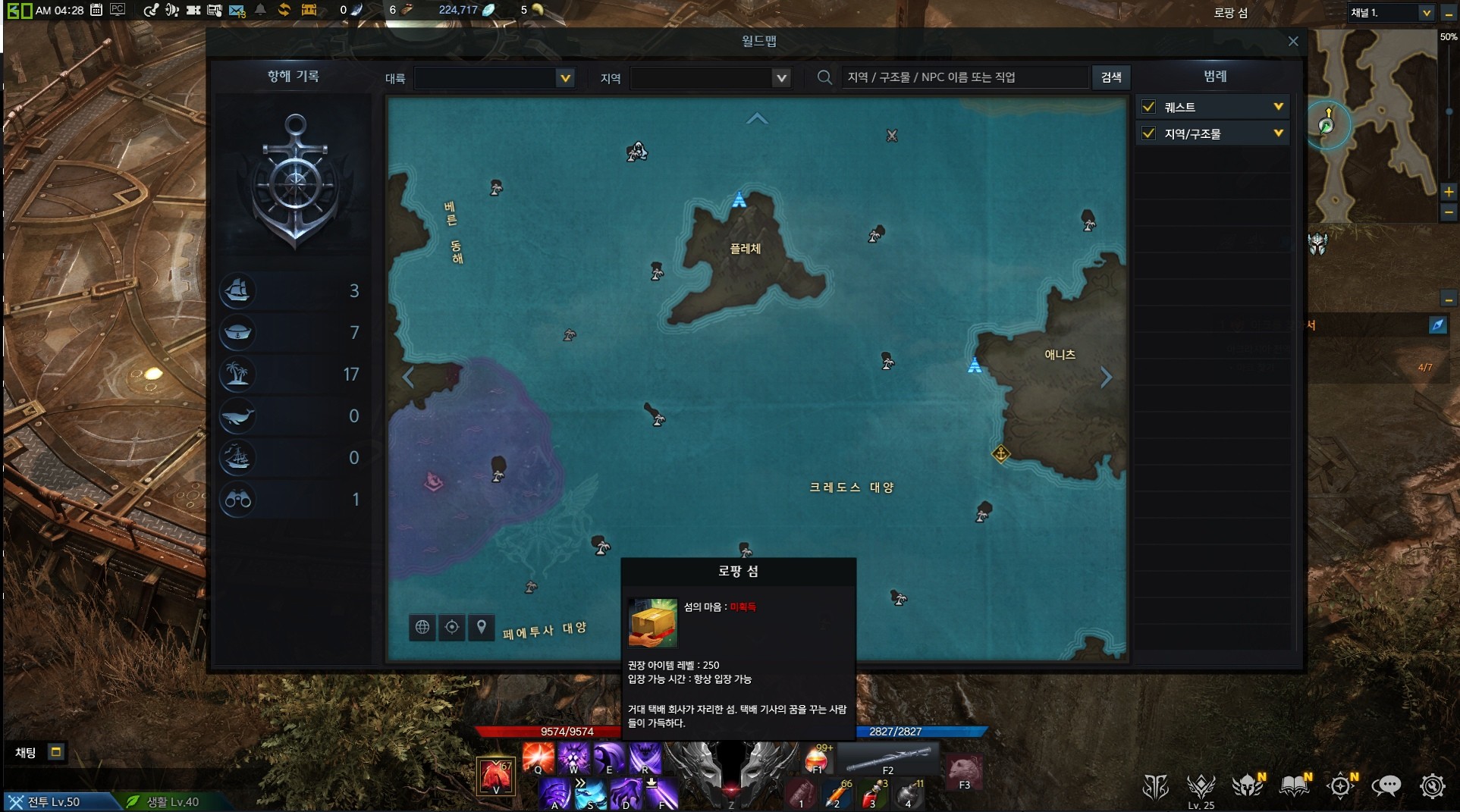Image resolution: width=1460 pixels, height=812 pixels.
Task: Open the 채널 1 channel dropdown
Action: point(1390,13)
